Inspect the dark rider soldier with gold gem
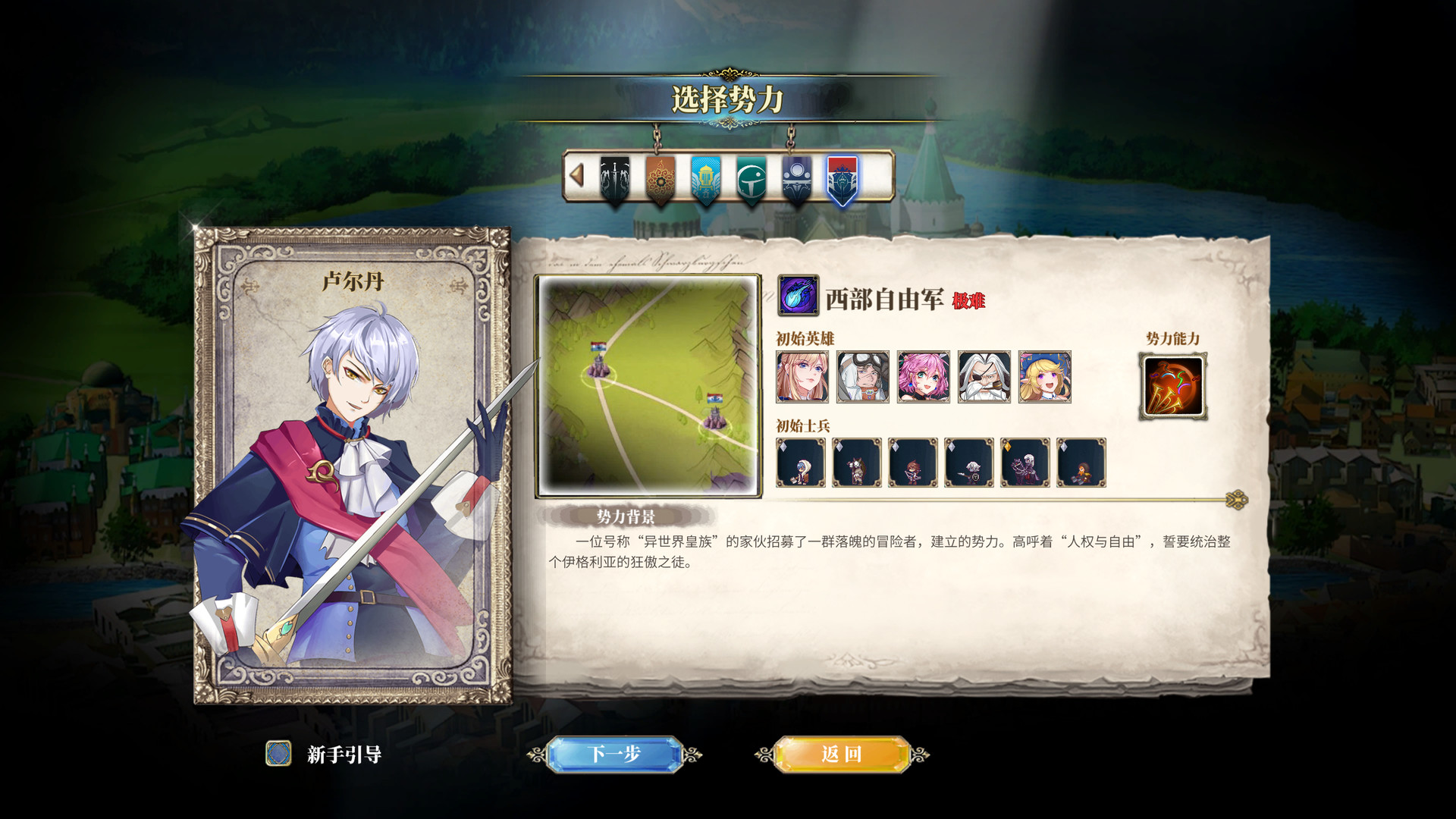The image size is (1456, 819). pos(1025,463)
